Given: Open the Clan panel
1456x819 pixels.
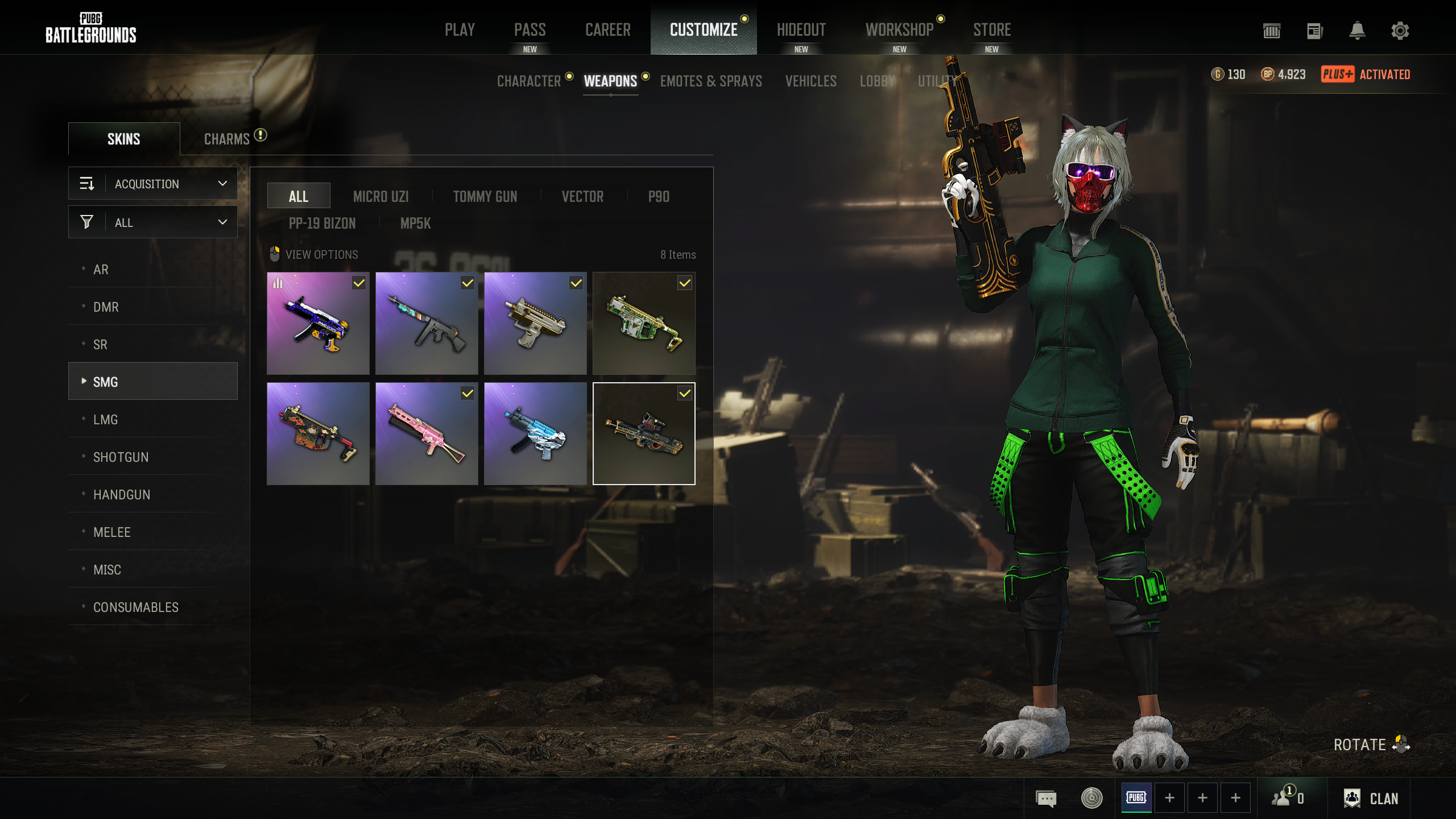Looking at the screenshot, I should 1371,799.
